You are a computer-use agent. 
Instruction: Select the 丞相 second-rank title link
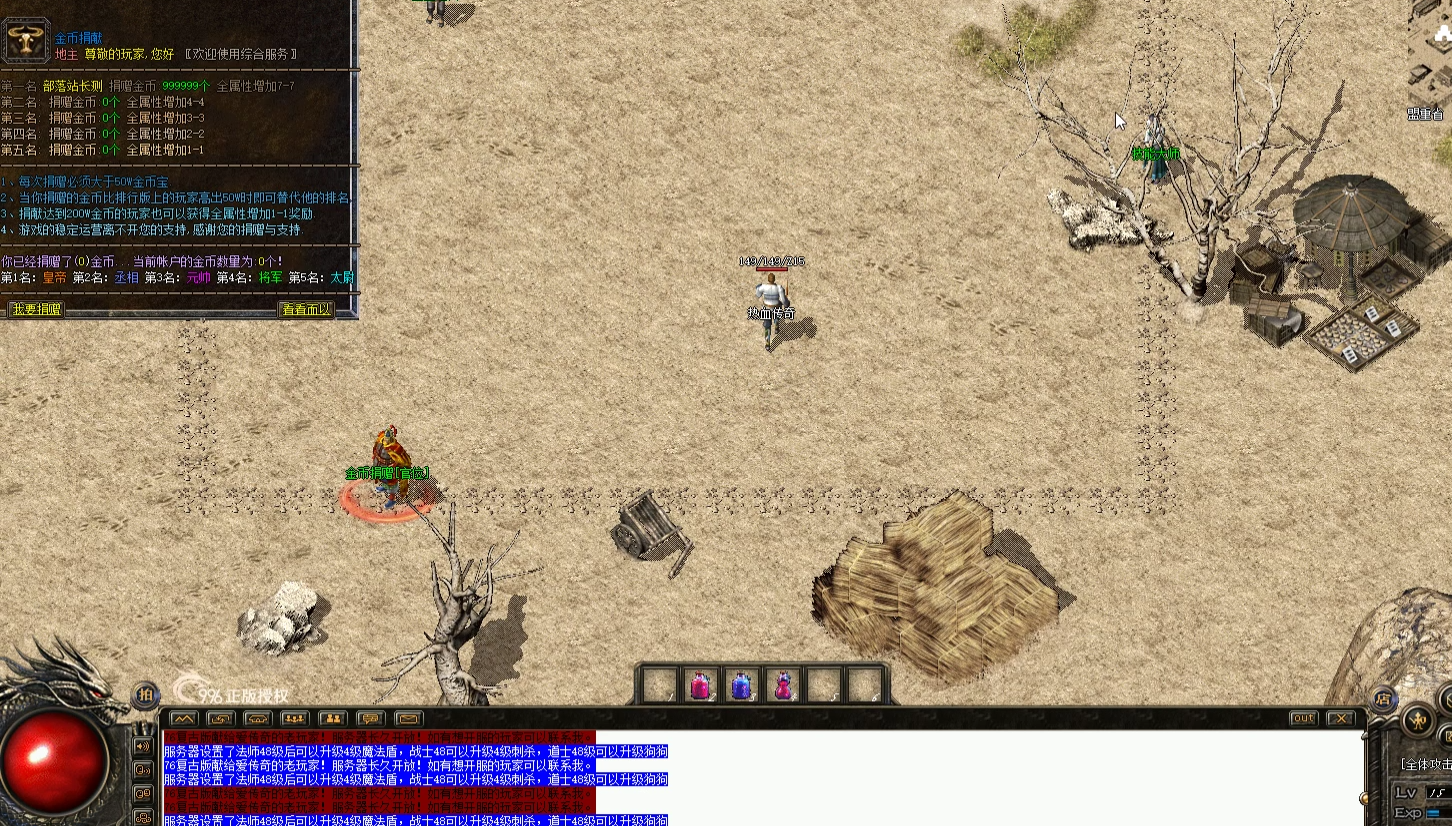pyautogui.click(x=126, y=277)
